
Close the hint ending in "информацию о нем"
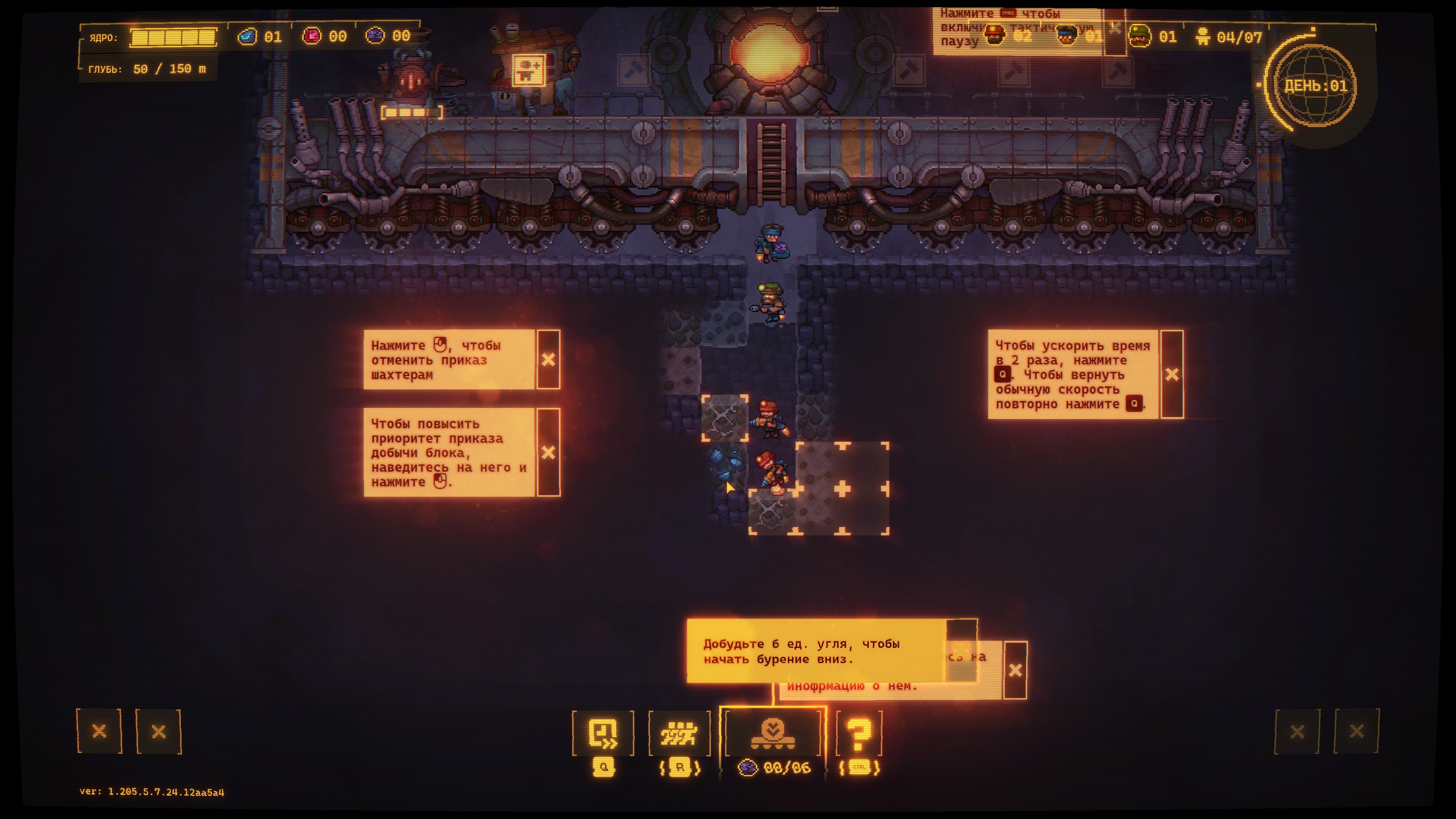1015,670
